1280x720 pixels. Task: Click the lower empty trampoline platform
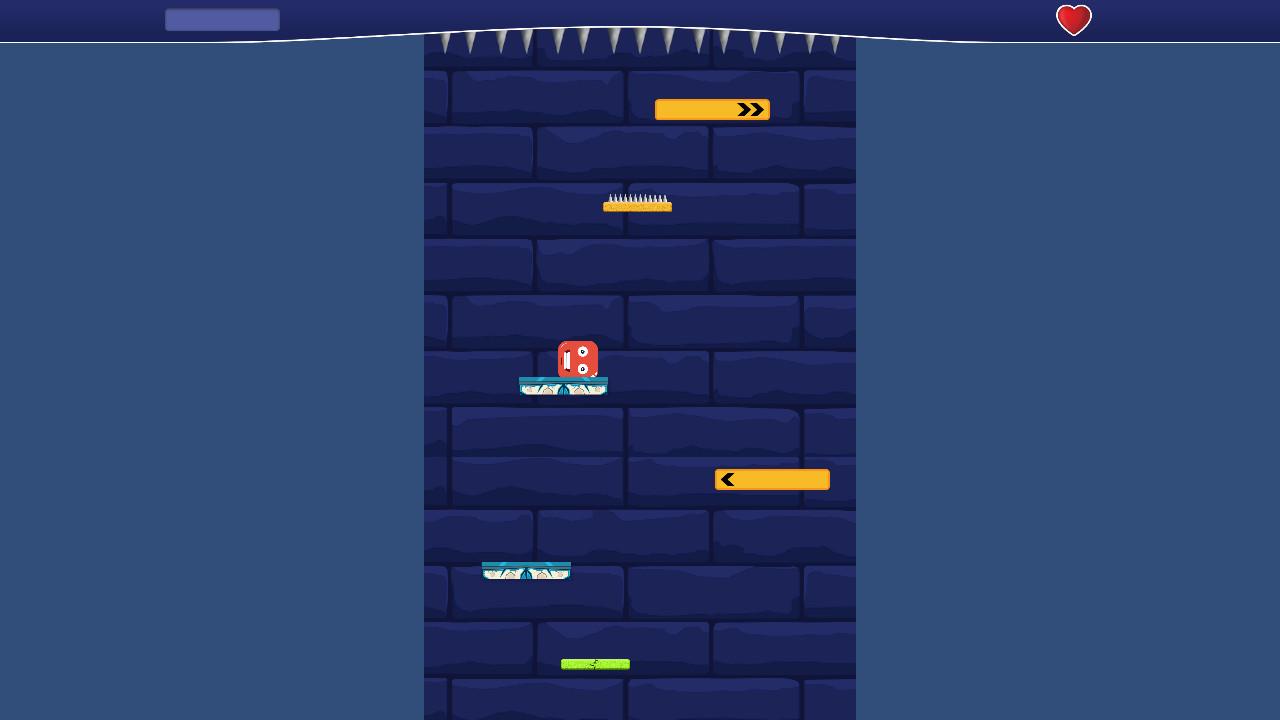point(526,570)
